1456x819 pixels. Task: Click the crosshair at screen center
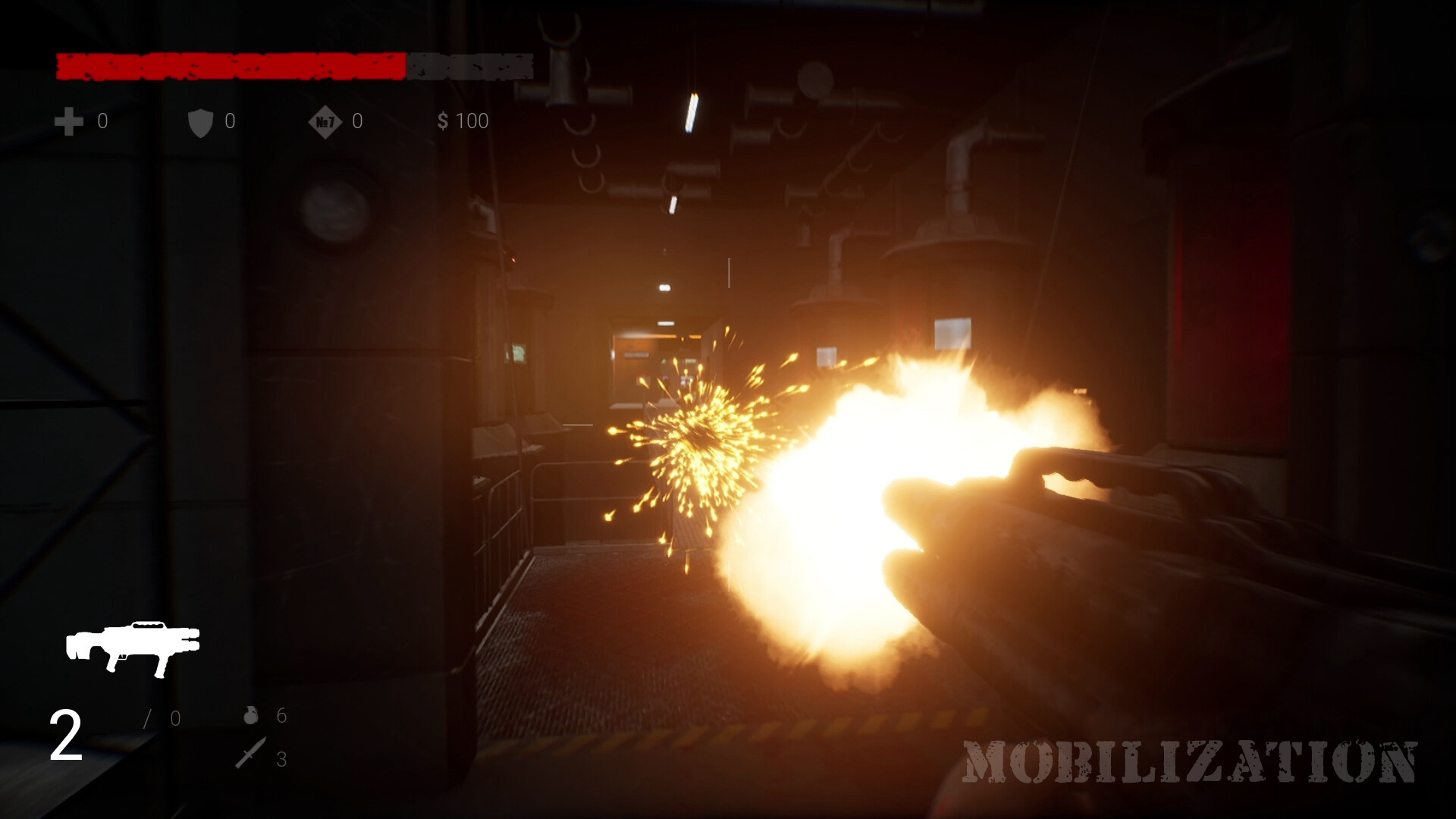(x=728, y=409)
